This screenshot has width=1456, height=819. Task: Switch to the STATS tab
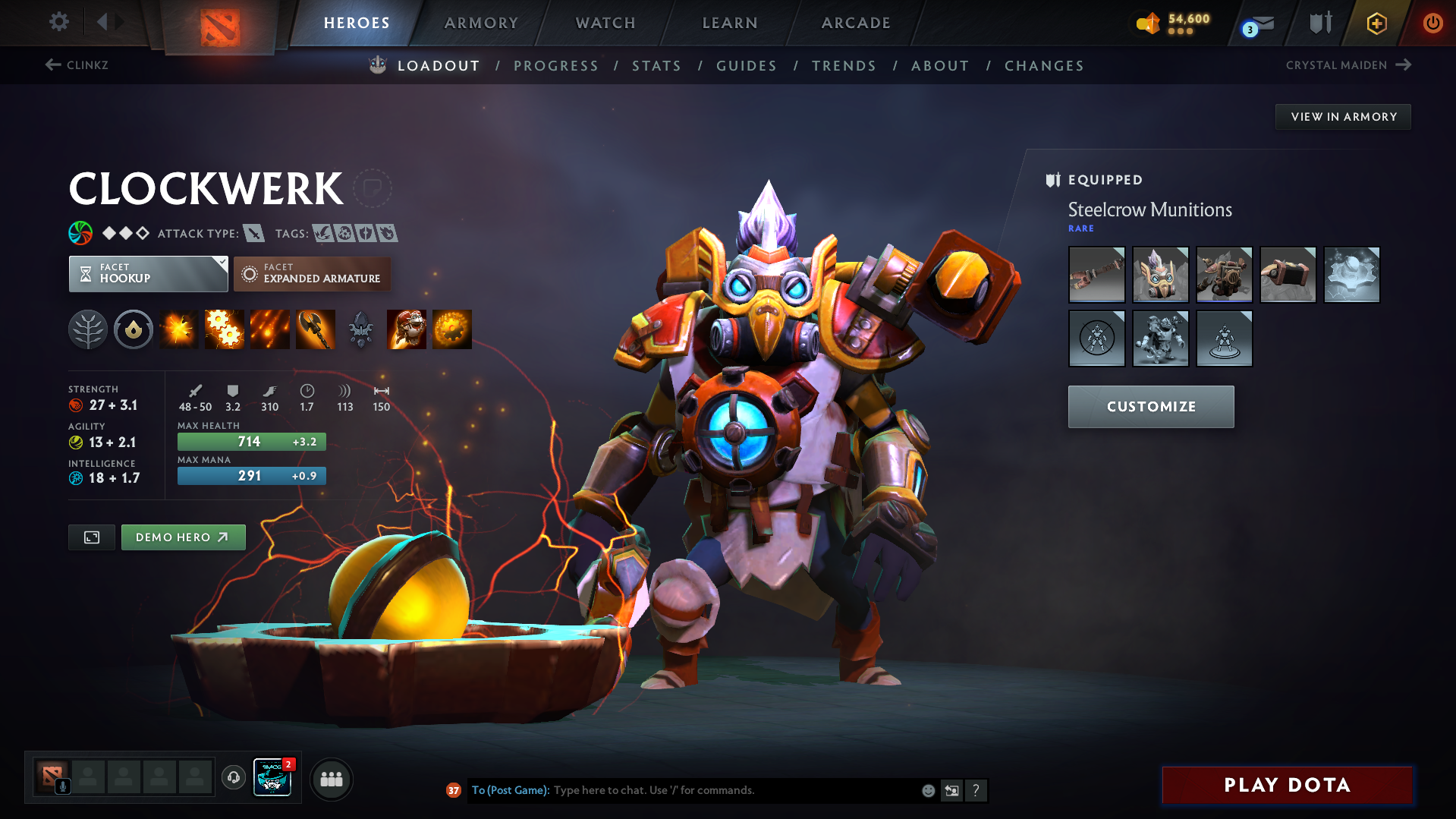[x=656, y=66]
